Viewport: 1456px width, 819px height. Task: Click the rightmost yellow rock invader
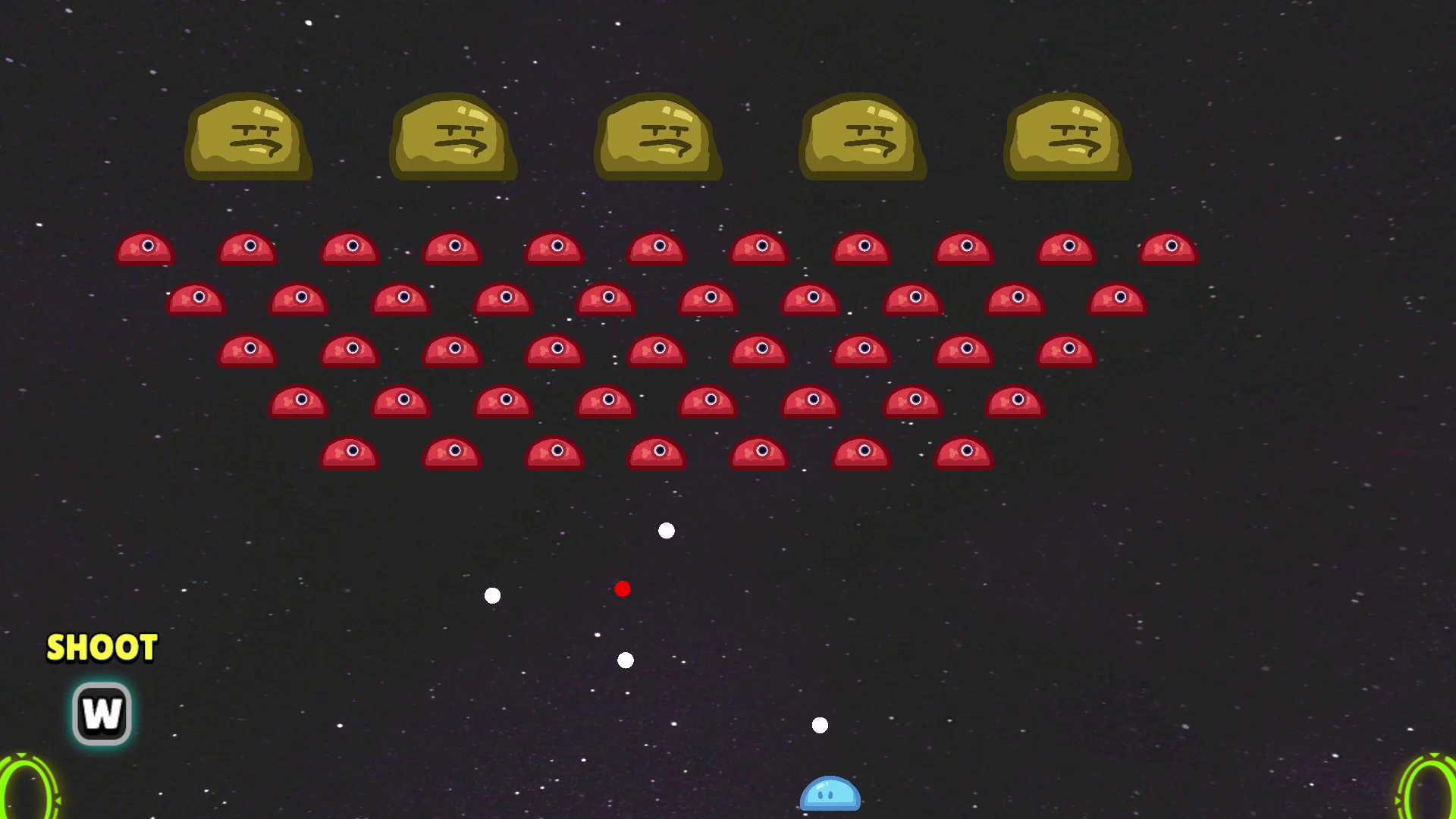click(1067, 138)
